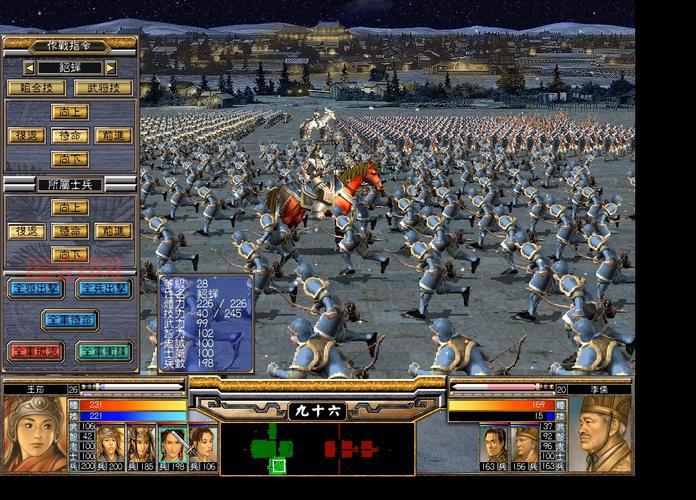Viewport: 696px width, 500px height.
Task: Order the general to 後退 in the upper command pad
Action: tap(27, 135)
